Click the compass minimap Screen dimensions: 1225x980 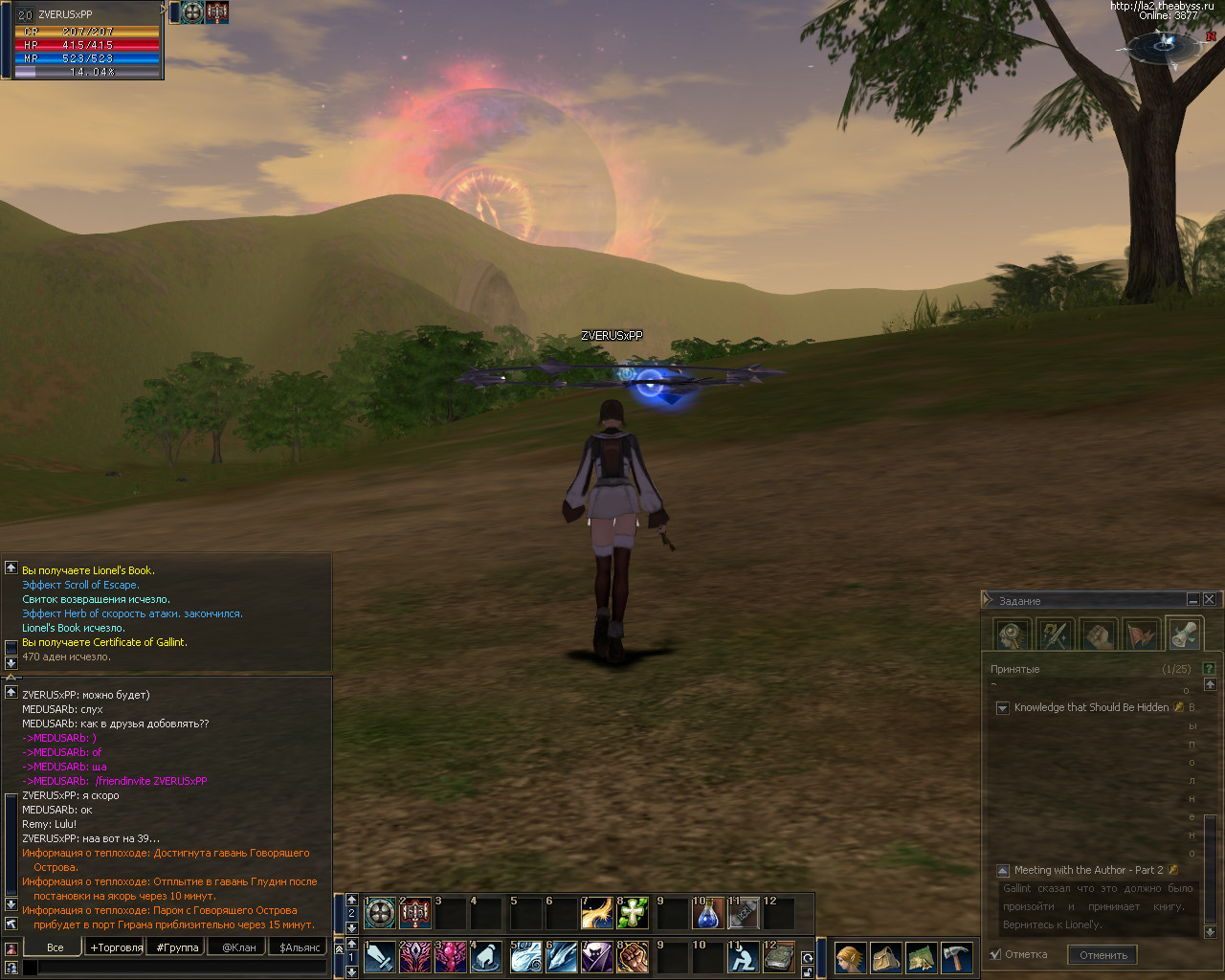(1165, 45)
